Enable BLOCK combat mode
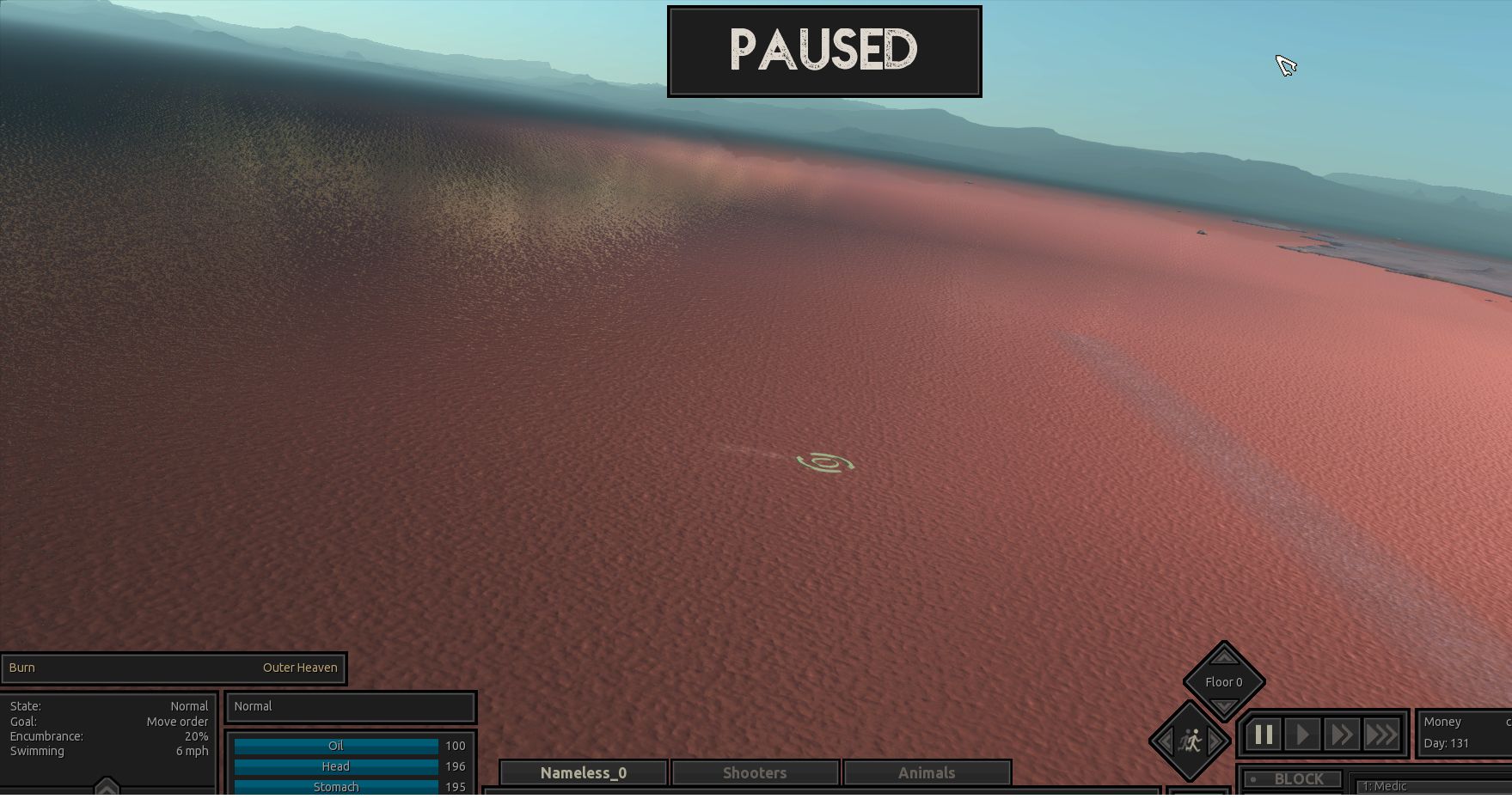This screenshot has width=1512, height=799. pyautogui.click(x=1291, y=778)
